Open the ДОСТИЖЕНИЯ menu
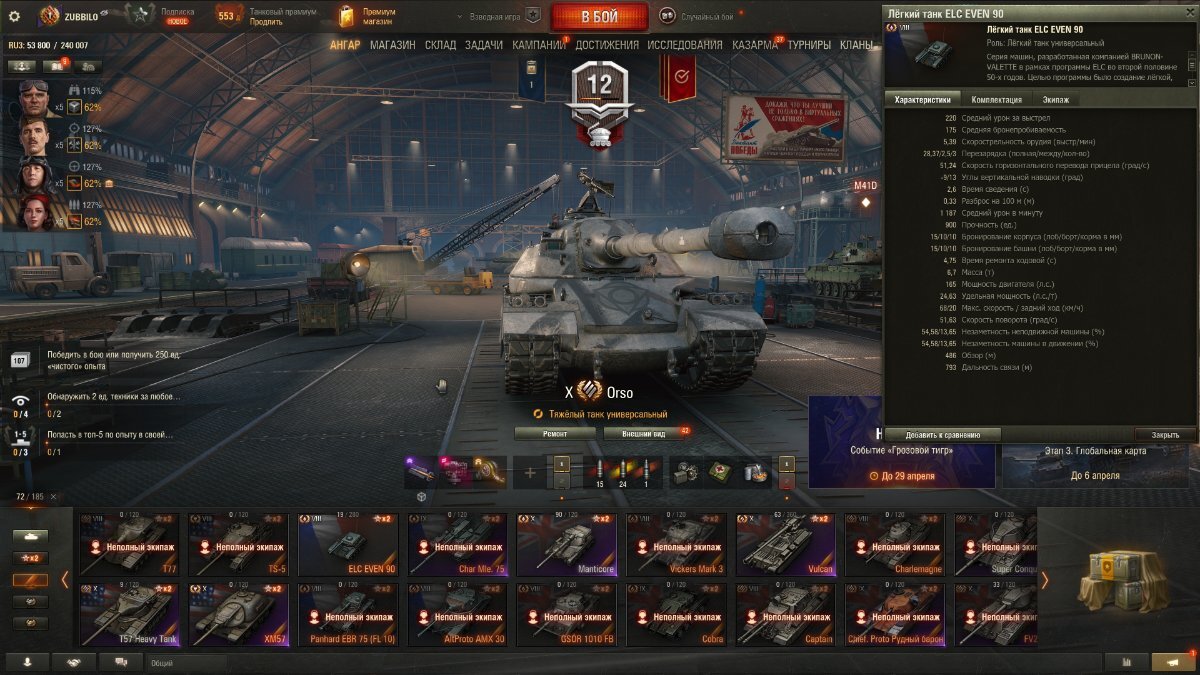Viewport: 1200px width, 675px height. coord(607,45)
